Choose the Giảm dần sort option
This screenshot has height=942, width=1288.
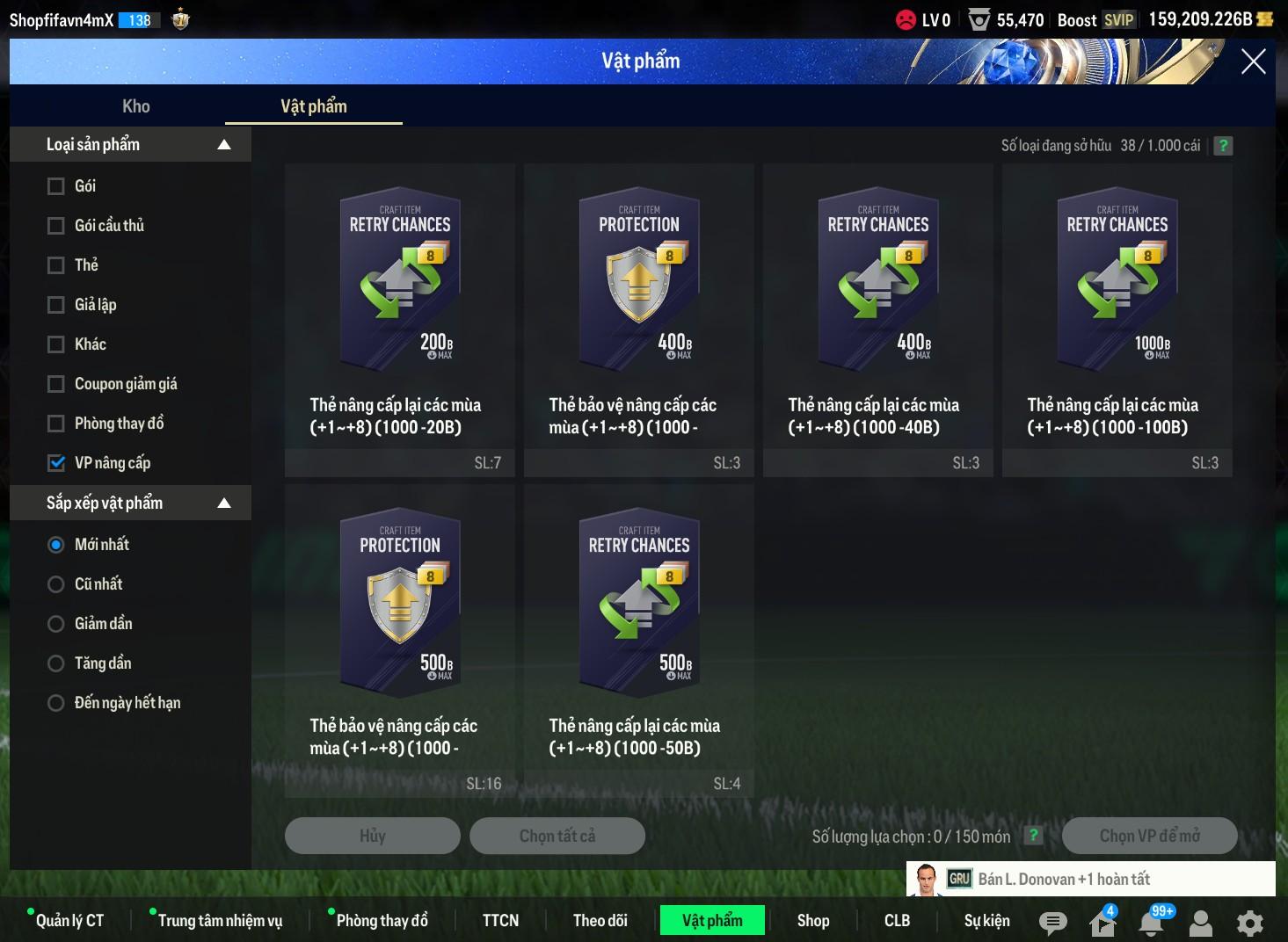click(56, 624)
